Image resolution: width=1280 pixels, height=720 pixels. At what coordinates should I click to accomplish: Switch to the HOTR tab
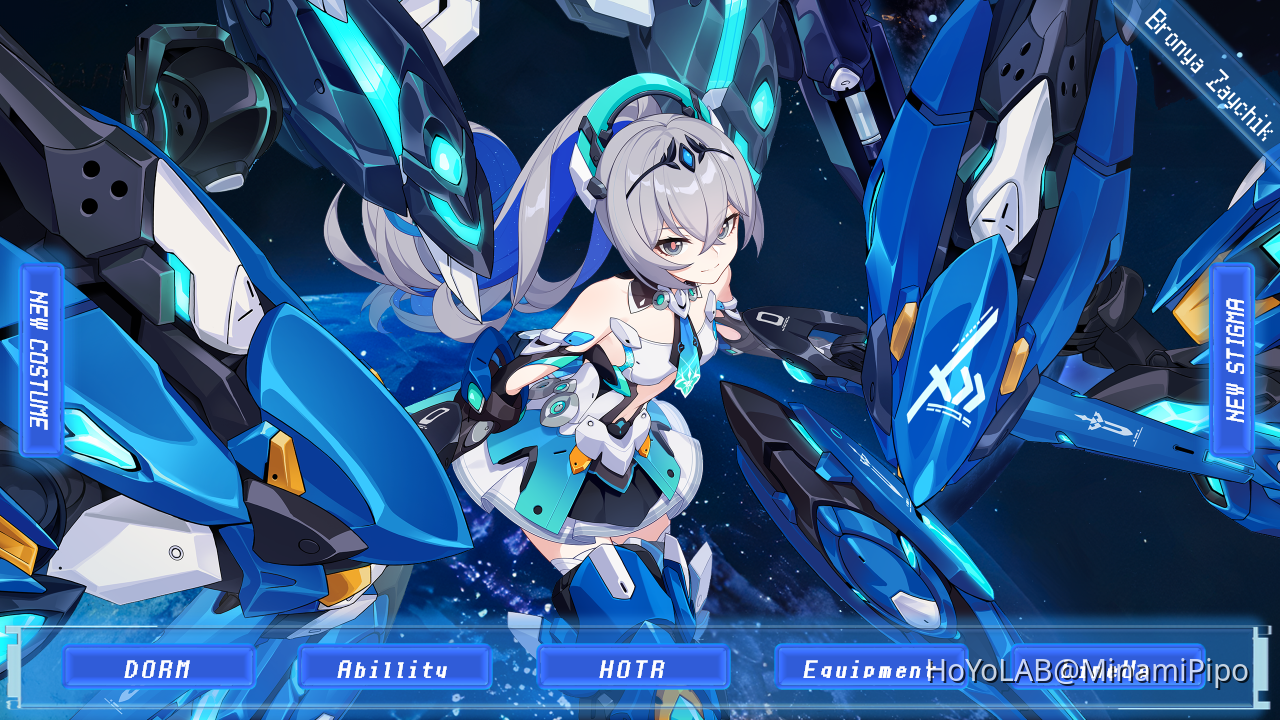(x=632, y=667)
